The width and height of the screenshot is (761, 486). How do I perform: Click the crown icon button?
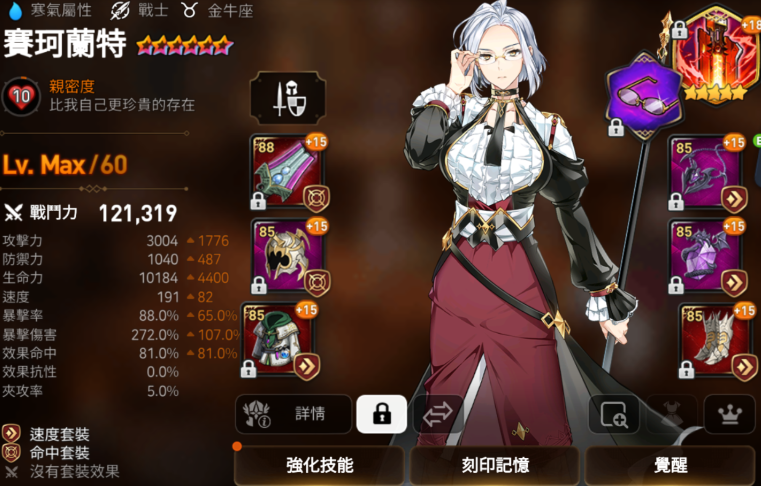coord(729,414)
